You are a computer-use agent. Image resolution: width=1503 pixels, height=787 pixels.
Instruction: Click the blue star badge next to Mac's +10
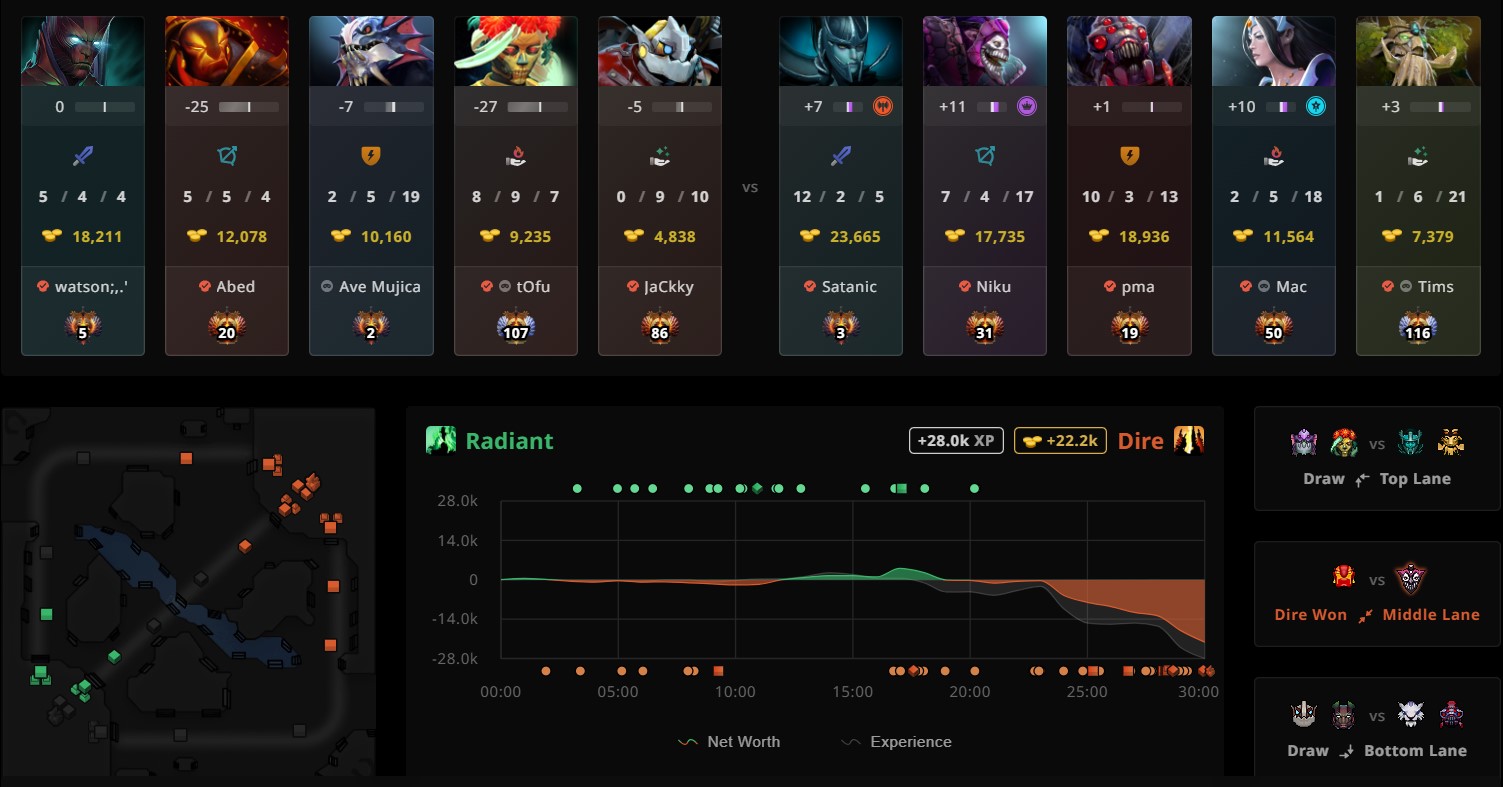pyautogui.click(x=1313, y=106)
